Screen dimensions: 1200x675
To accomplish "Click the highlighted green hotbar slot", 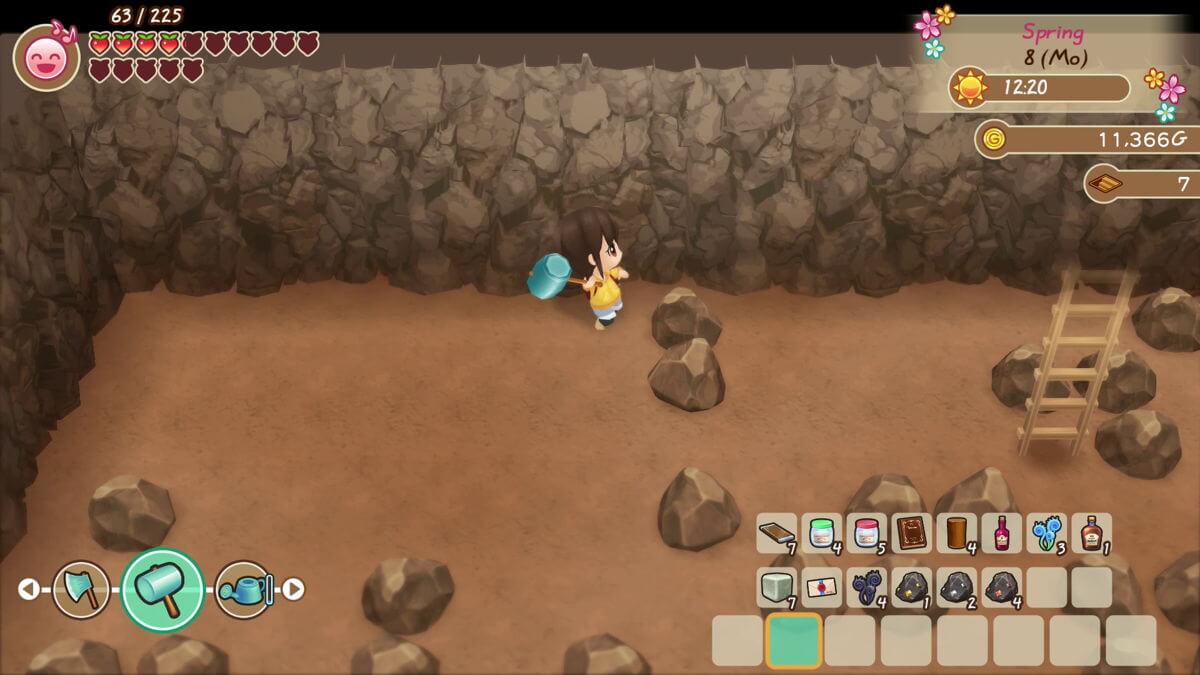I will [794, 641].
